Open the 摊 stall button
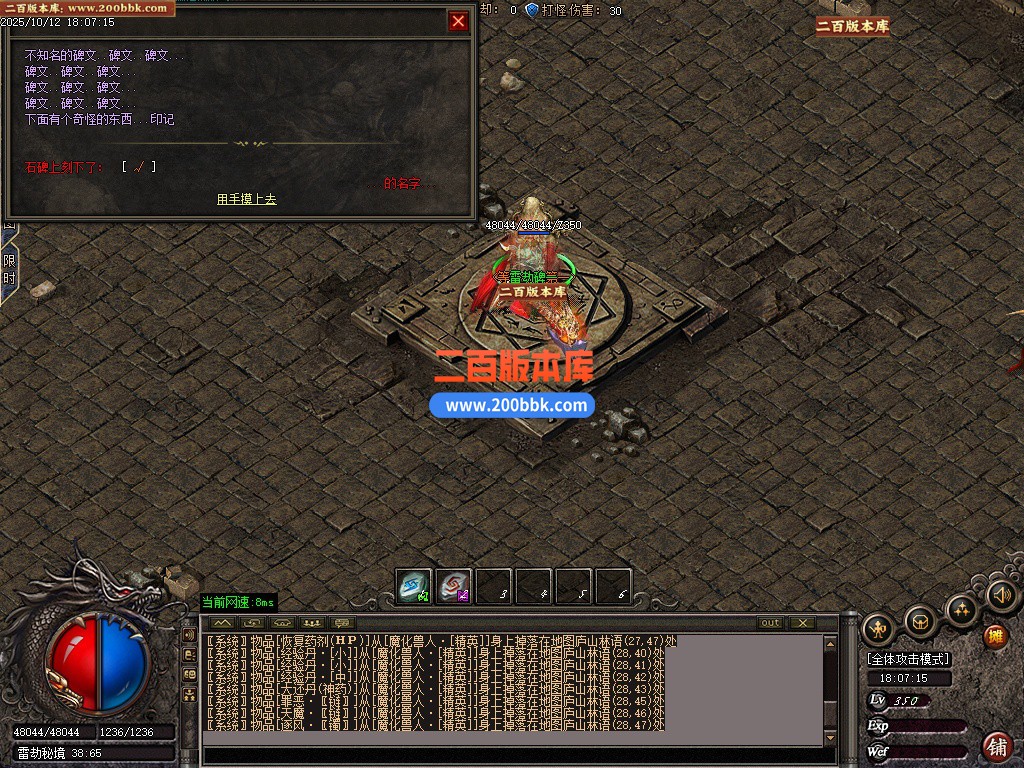 click(x=995, y=636)
